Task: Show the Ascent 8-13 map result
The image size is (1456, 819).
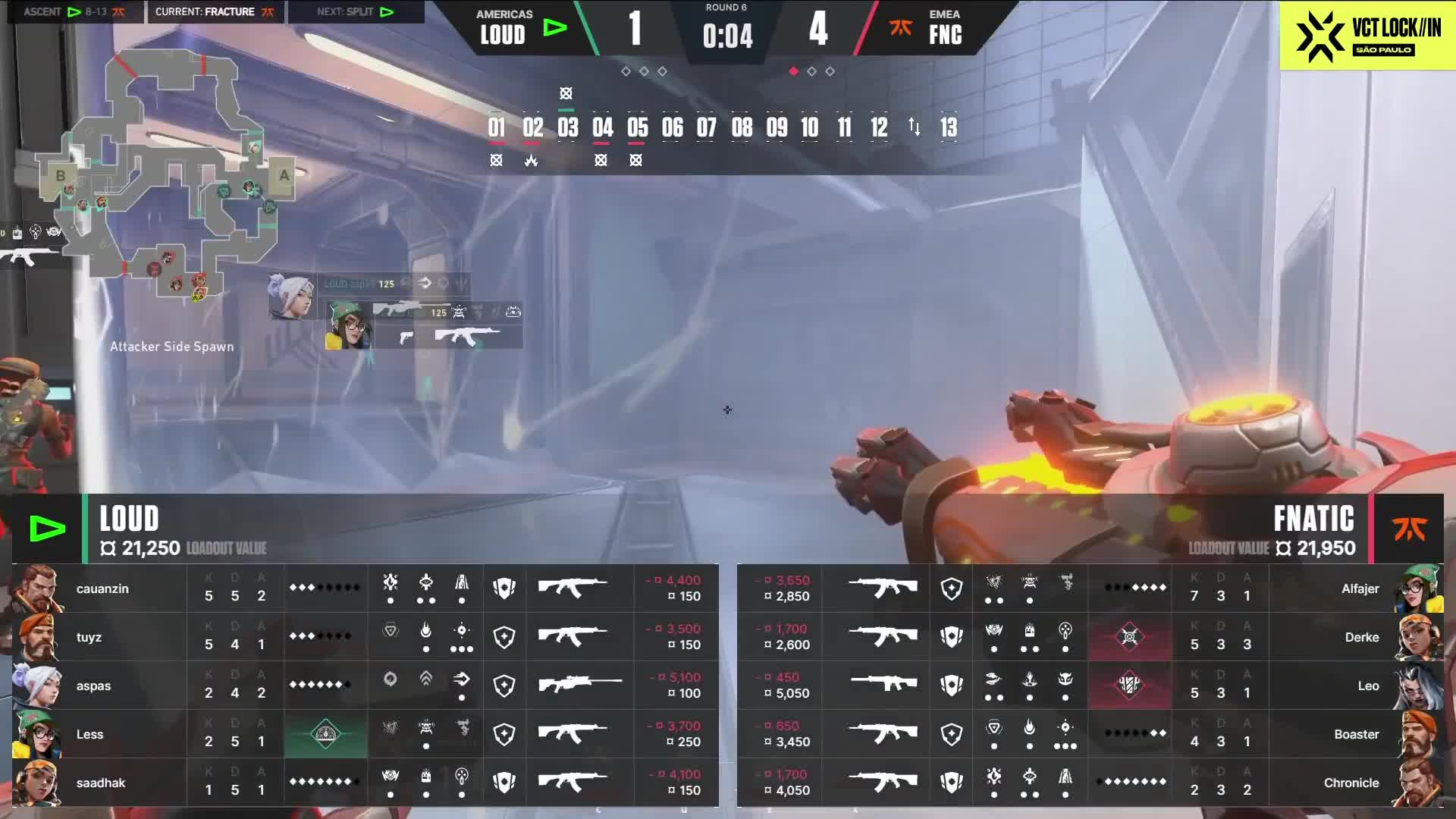Action: [74, 12]
